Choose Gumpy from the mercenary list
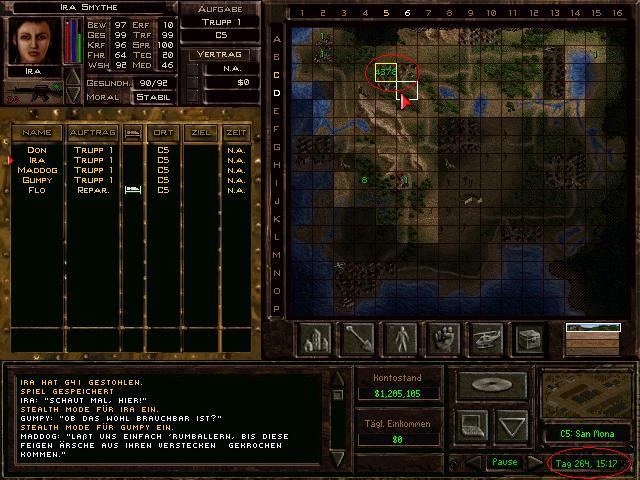Viewport: 640px width, 480px height. point(37,180)
